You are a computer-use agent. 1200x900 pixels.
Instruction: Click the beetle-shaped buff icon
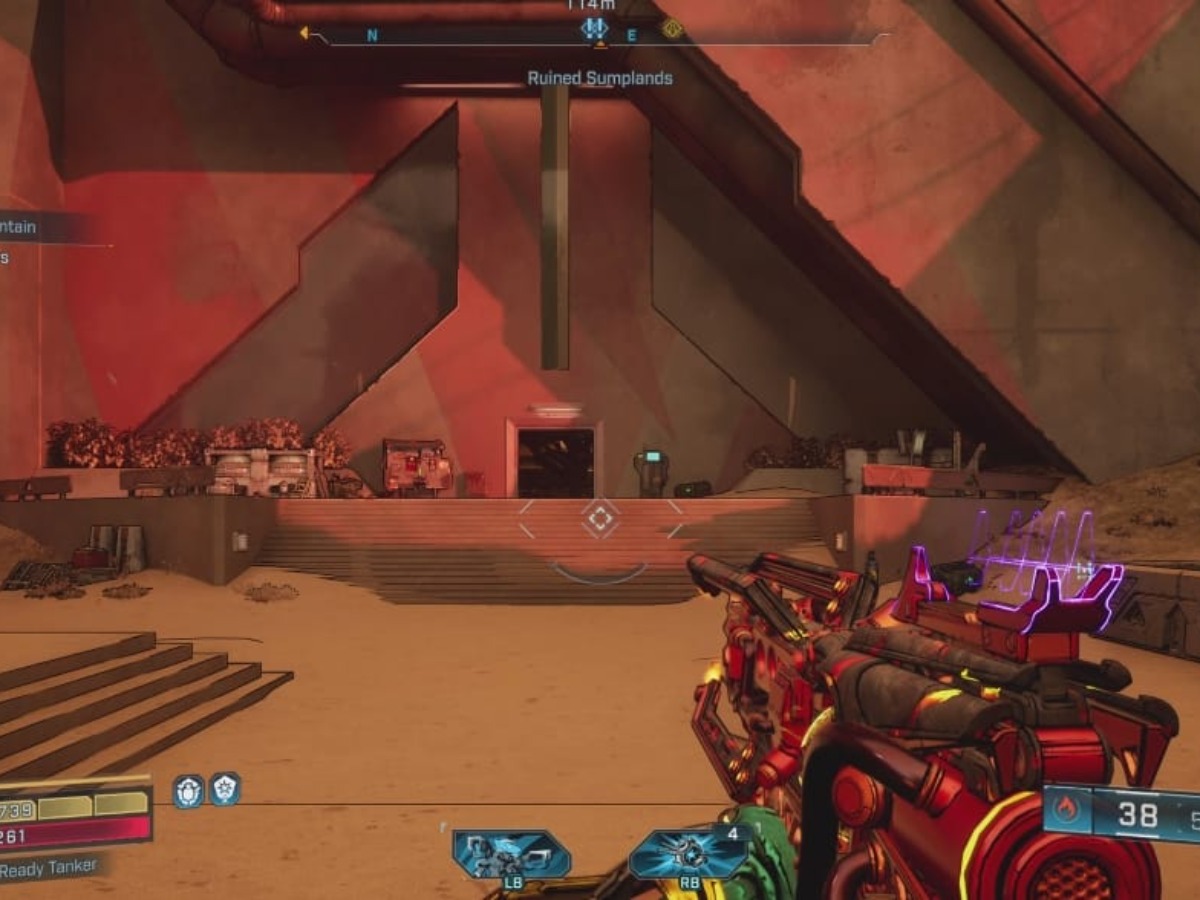(188, 790)
